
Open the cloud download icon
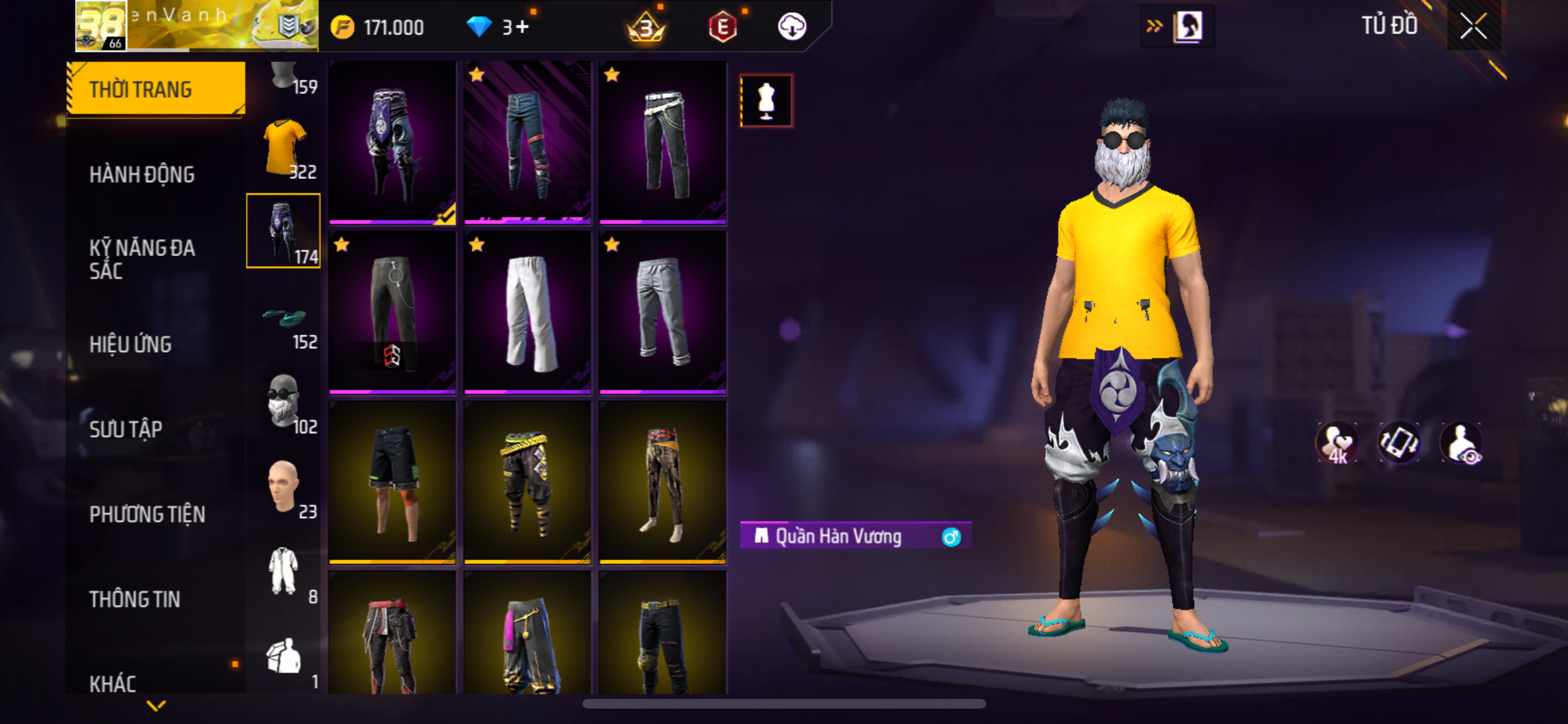point(792,27)
